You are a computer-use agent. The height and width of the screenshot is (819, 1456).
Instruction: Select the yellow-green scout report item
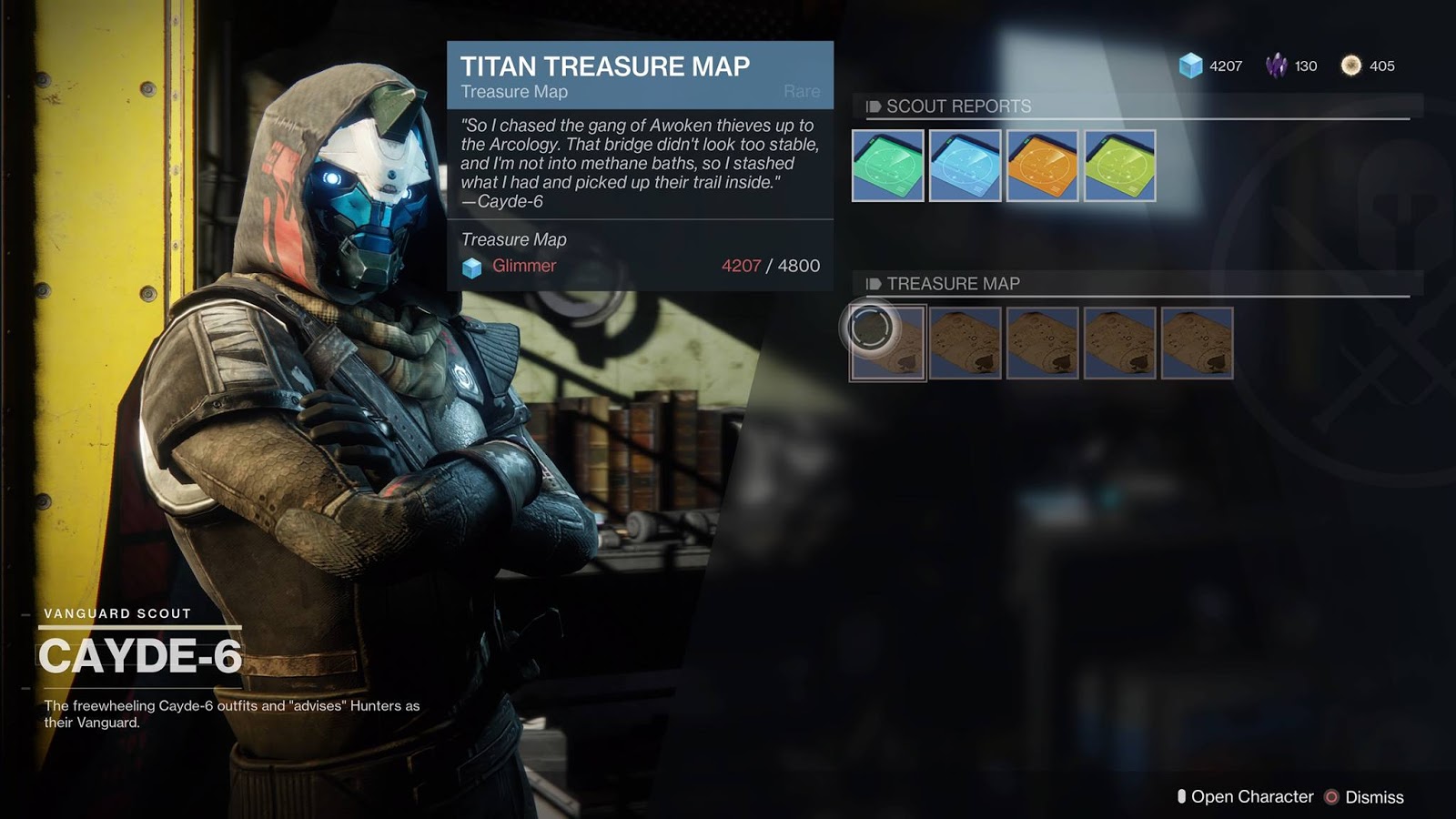pos(1120,166)
